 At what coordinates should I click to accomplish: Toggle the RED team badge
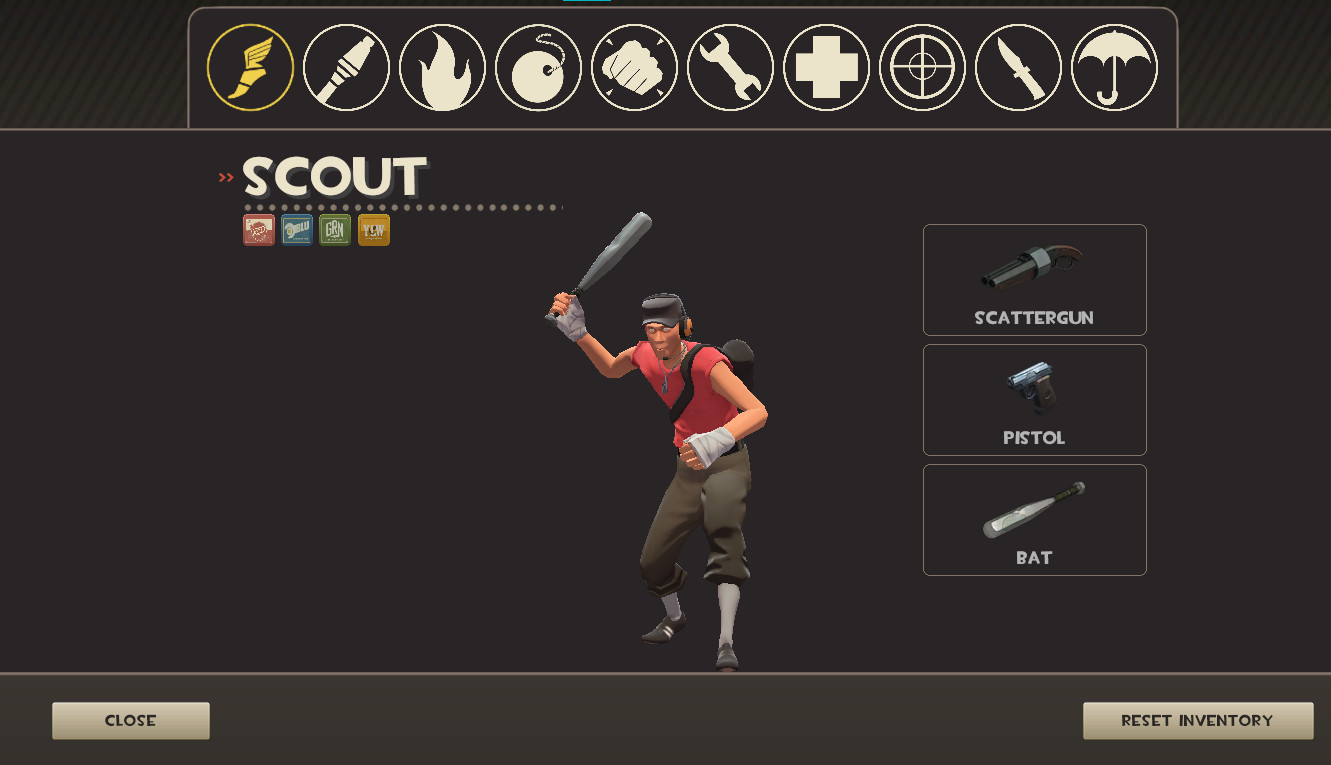(x=258, y=229)
